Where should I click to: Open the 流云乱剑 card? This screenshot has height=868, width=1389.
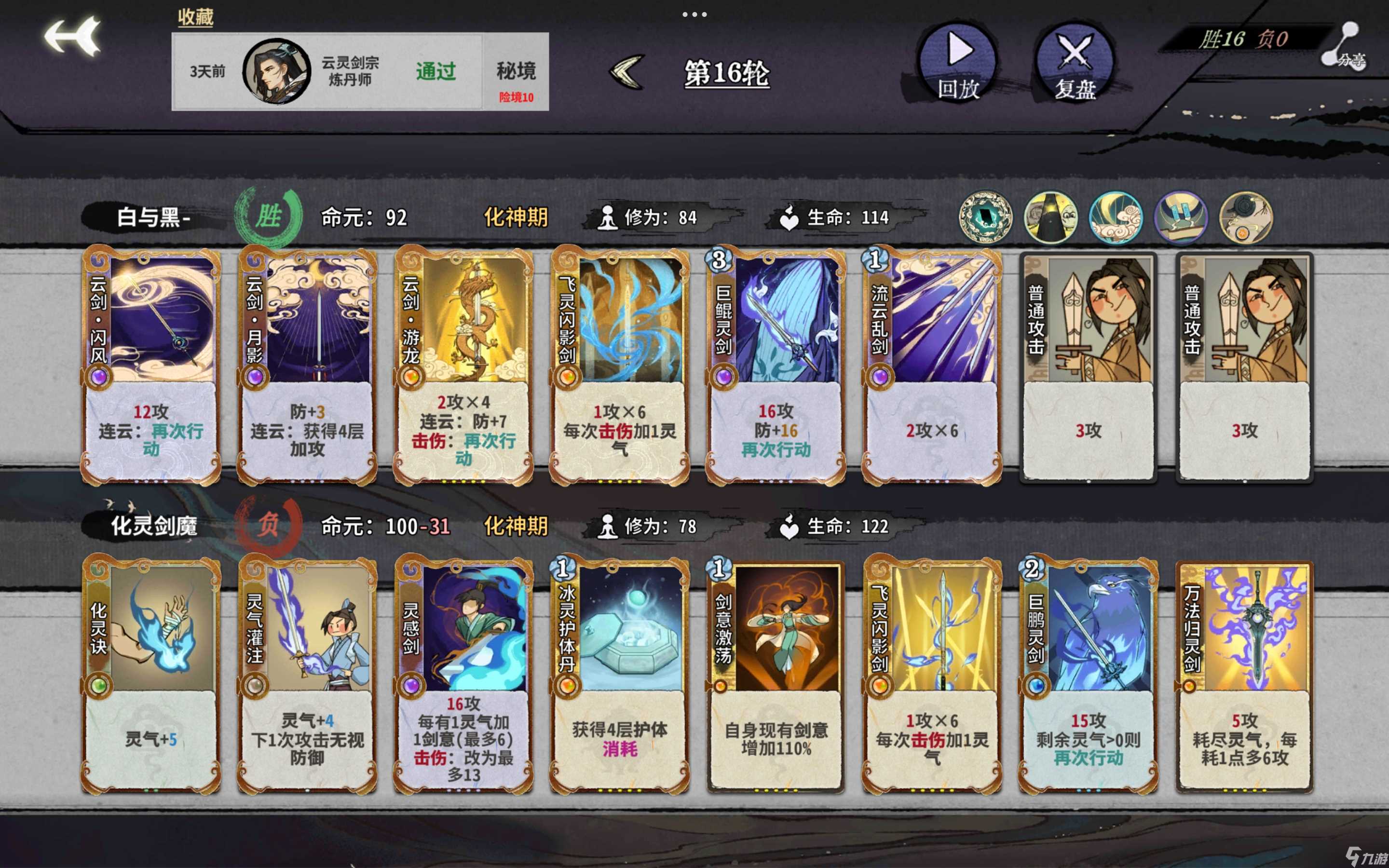pyautogui.click(x=932, y=366)
